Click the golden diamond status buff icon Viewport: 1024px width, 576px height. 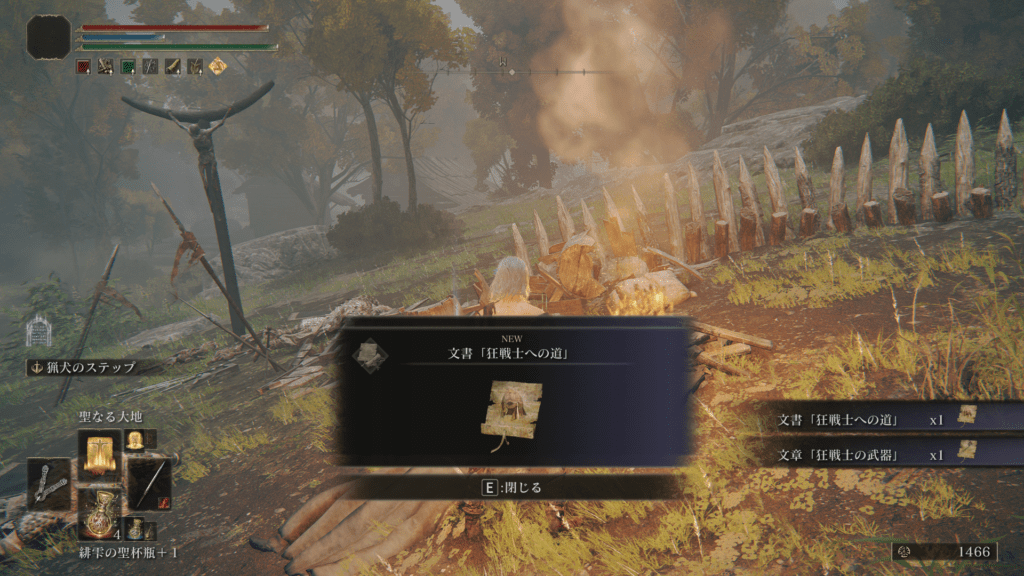tap(217, 66)
